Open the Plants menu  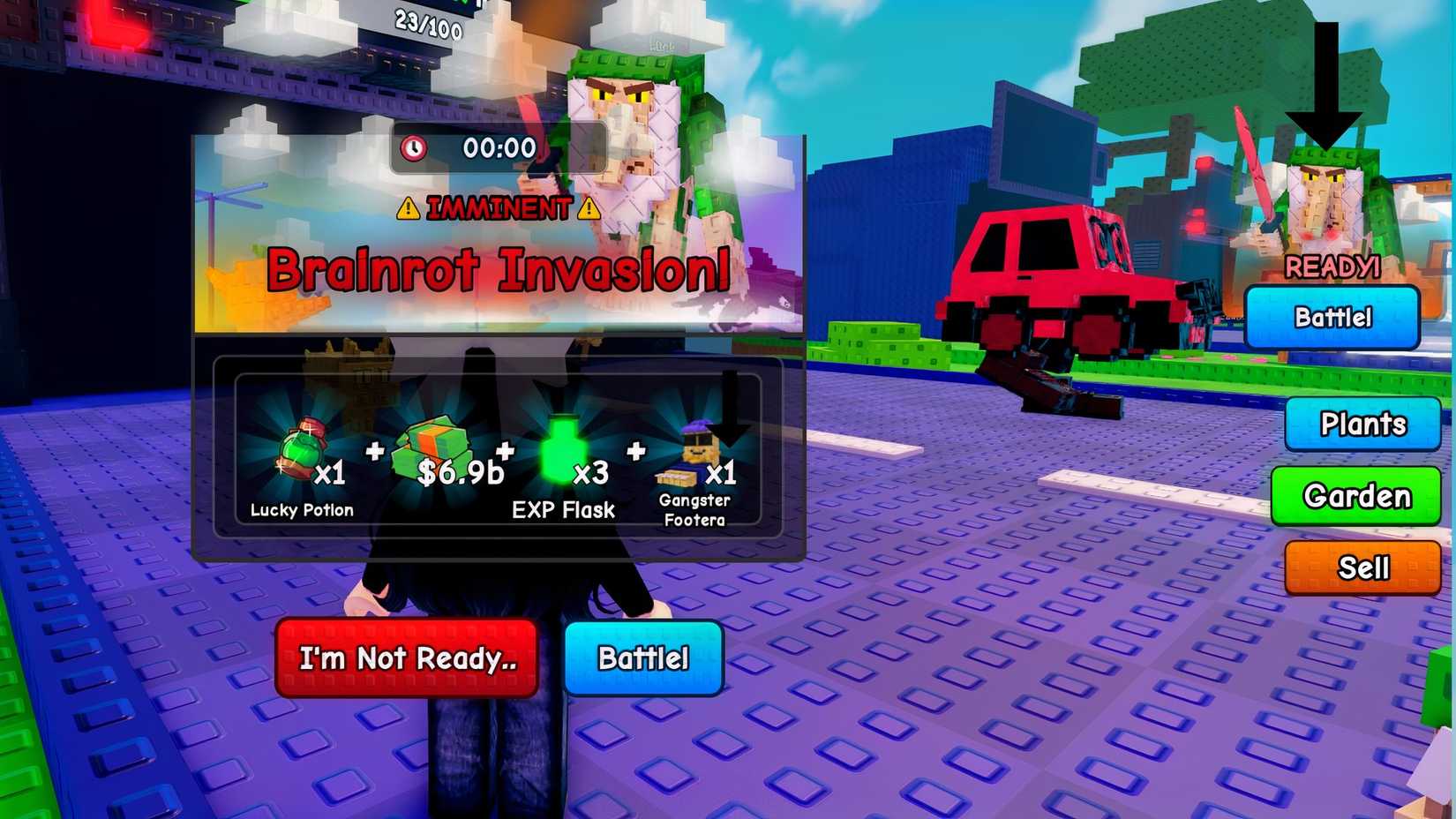coord(1362,425)
